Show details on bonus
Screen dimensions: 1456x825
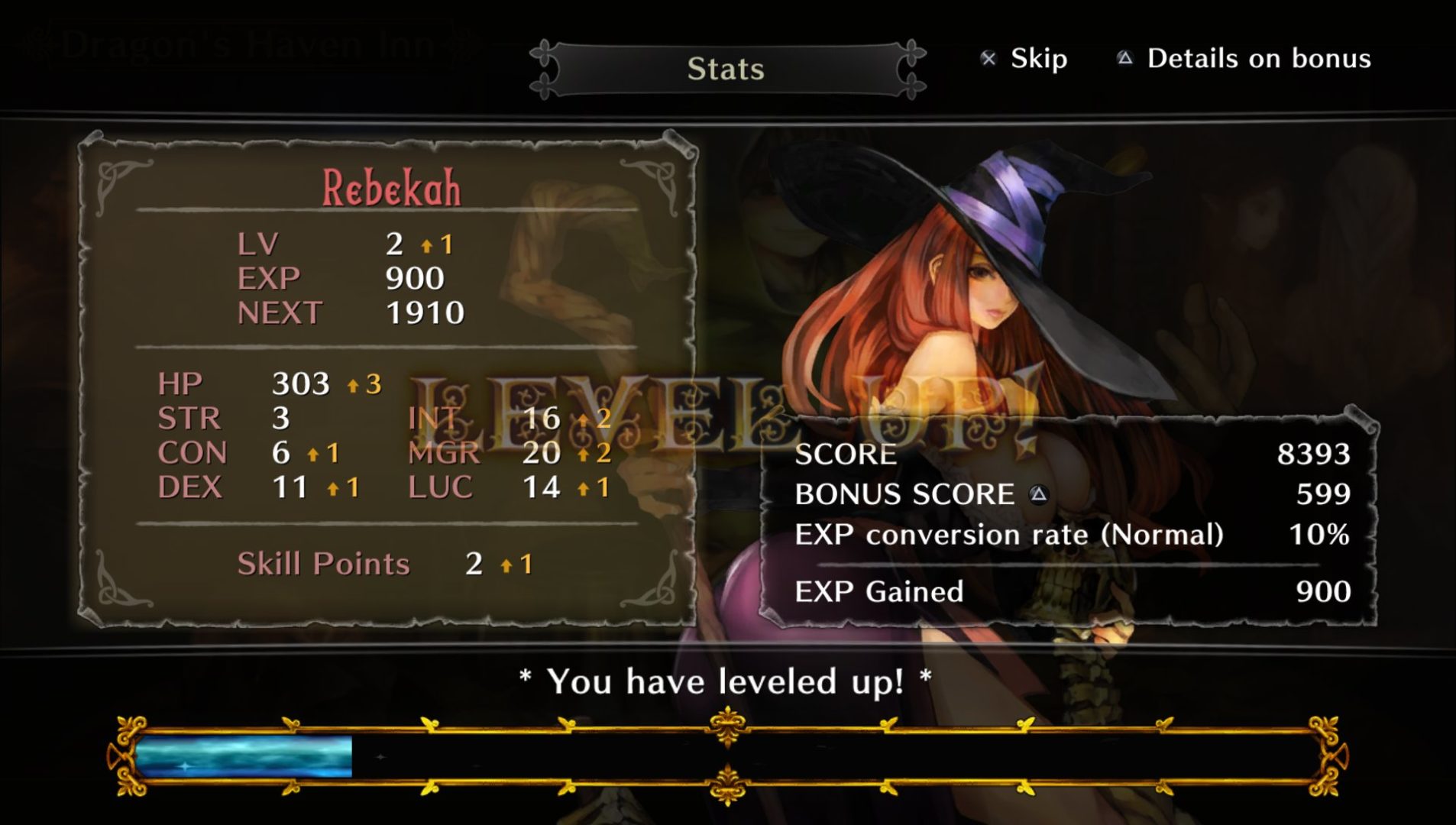click(1244, 59)
